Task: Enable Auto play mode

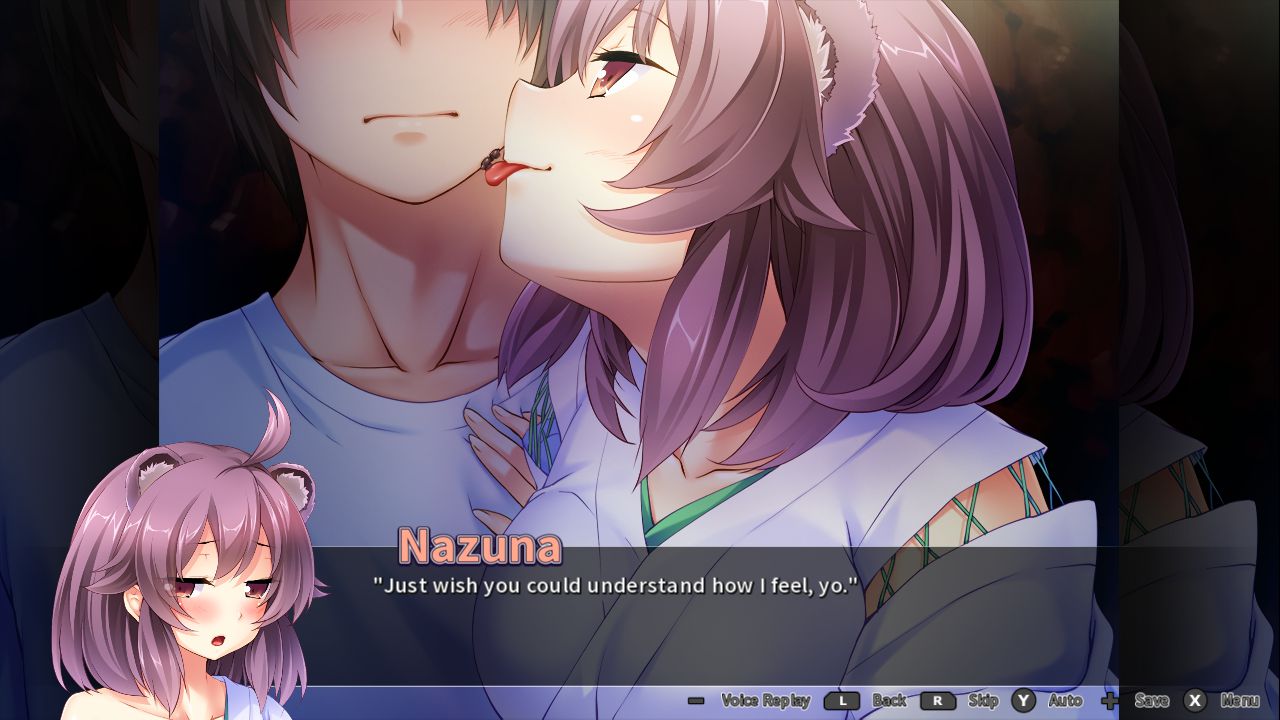Action: (x=1065, y=701)
